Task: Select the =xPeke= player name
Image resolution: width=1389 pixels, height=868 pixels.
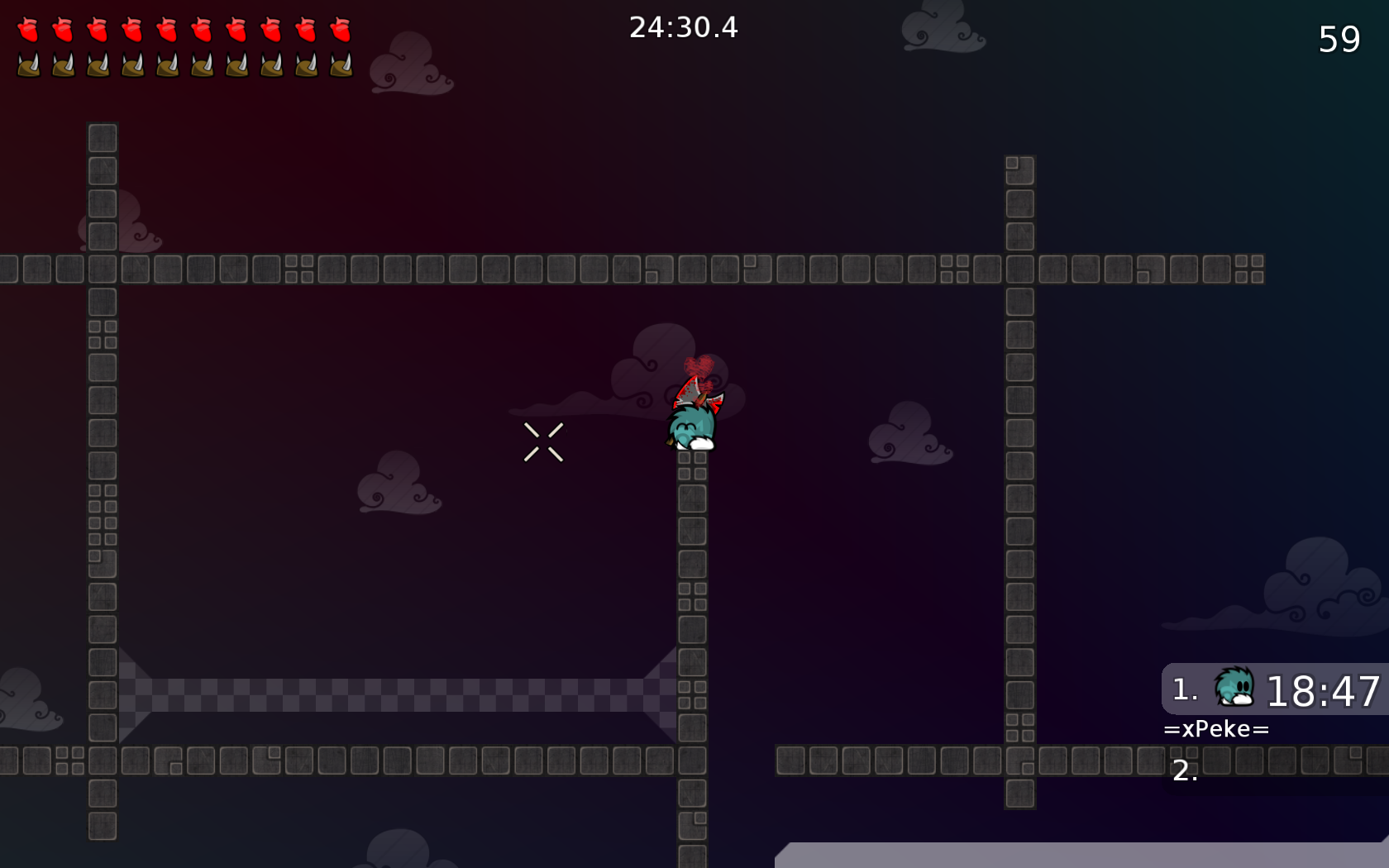Action: pyautogui.click(x=1216, y=728)
